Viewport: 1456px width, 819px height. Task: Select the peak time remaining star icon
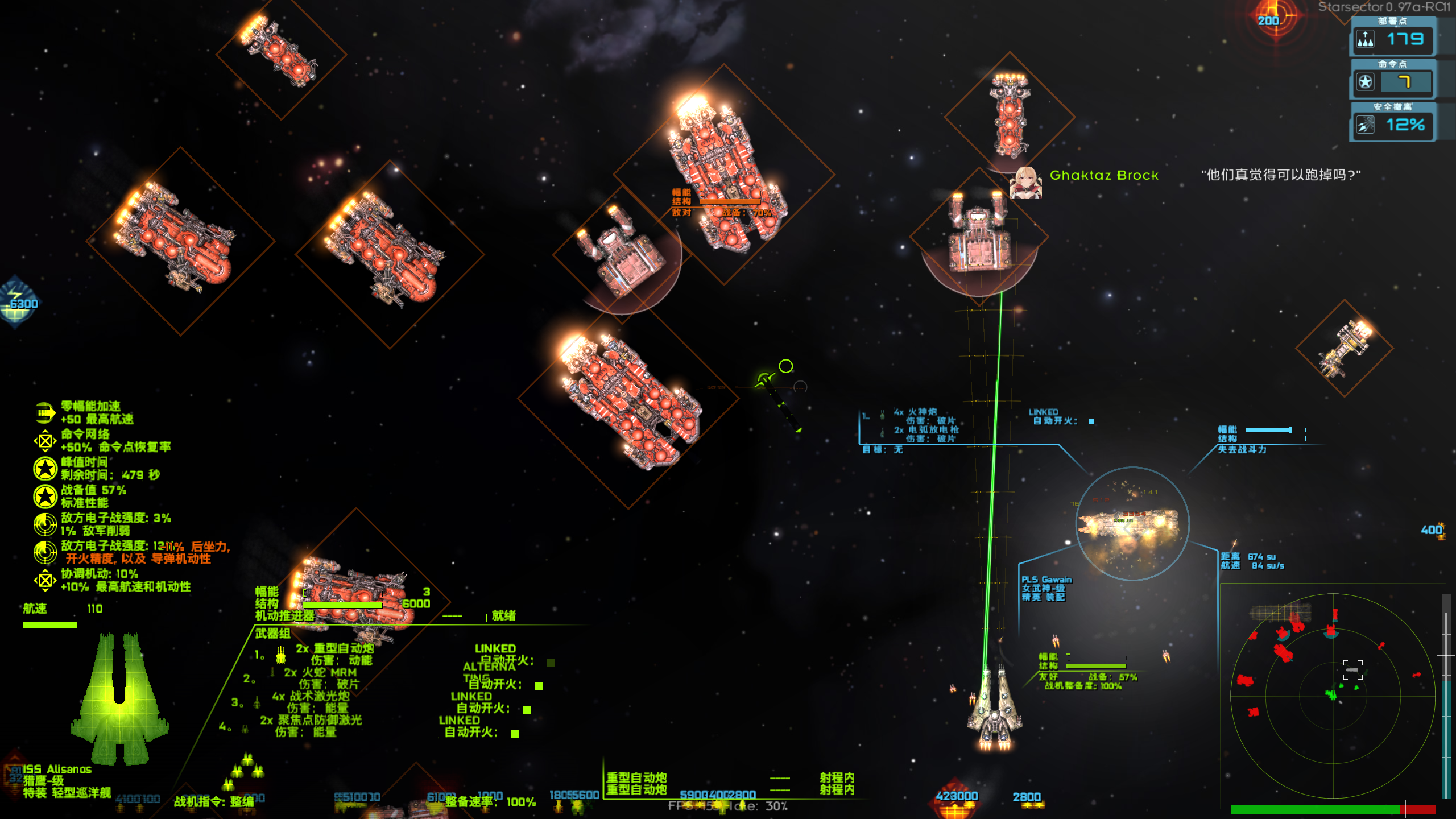[45, 469]
